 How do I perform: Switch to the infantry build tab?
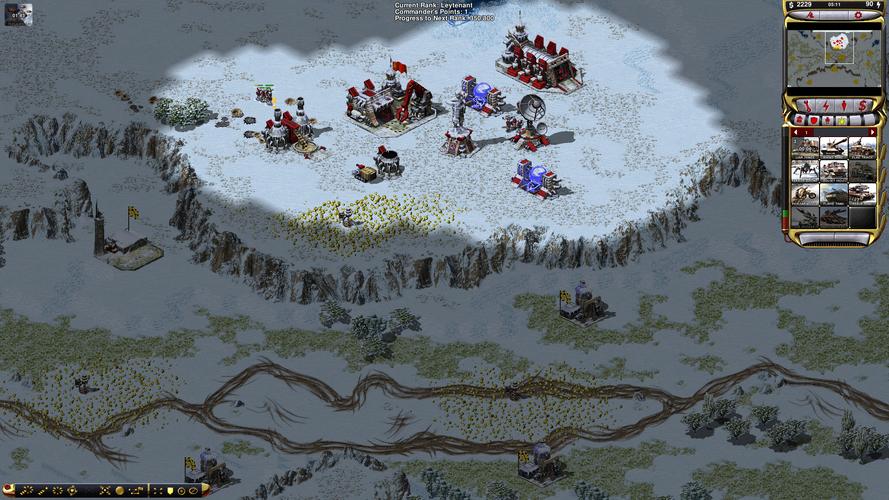coord(828,120)
